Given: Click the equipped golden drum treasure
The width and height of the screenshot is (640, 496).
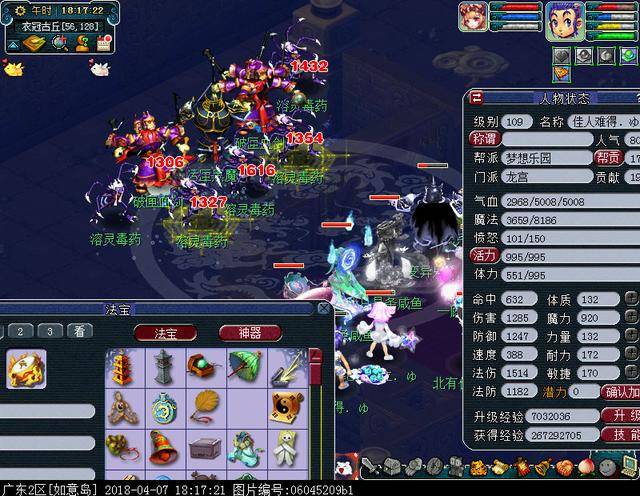Looking at the screenshot, I should click(26, 369).
